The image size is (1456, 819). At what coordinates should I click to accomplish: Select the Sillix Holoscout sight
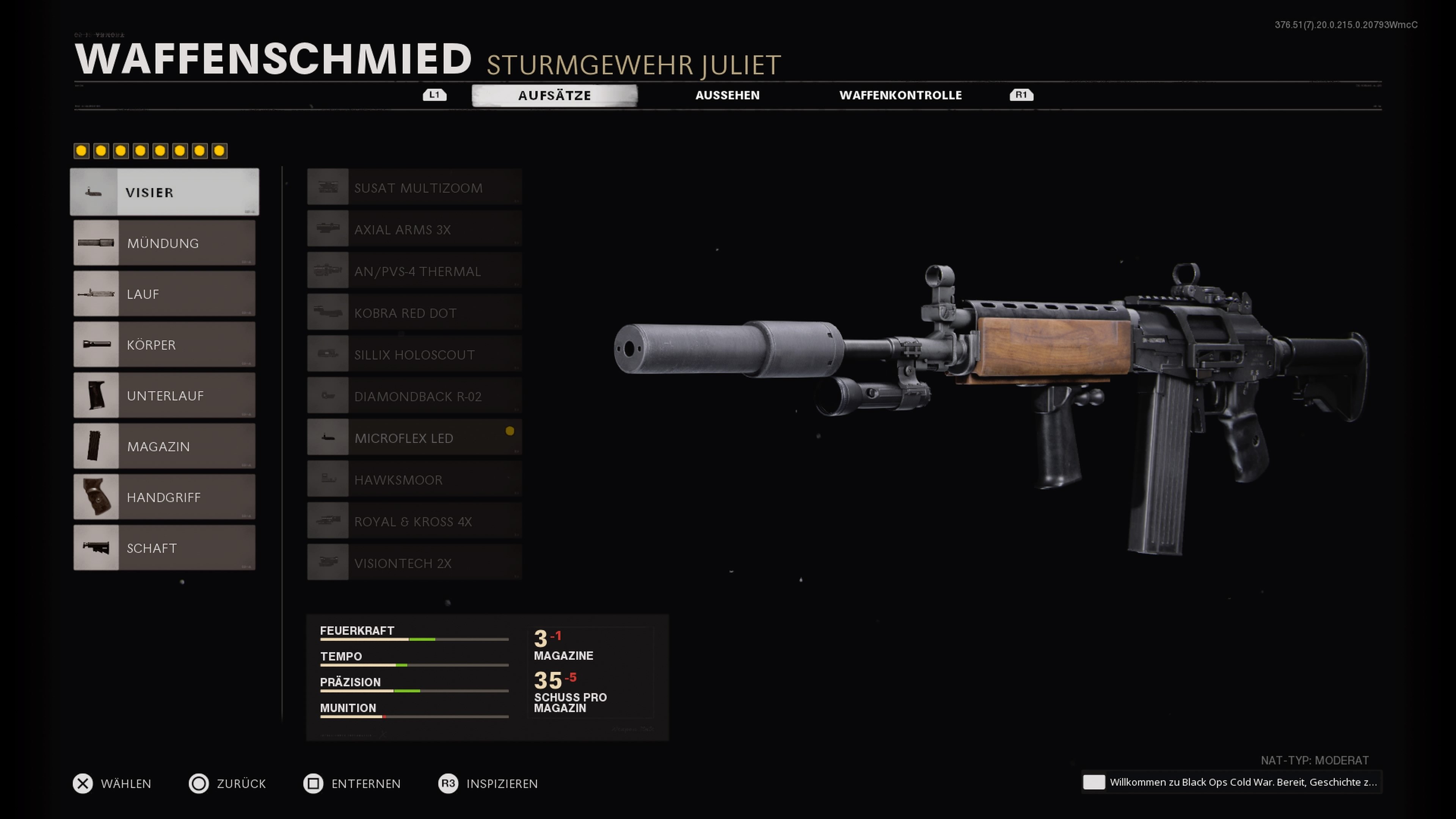tap(414, 355)
